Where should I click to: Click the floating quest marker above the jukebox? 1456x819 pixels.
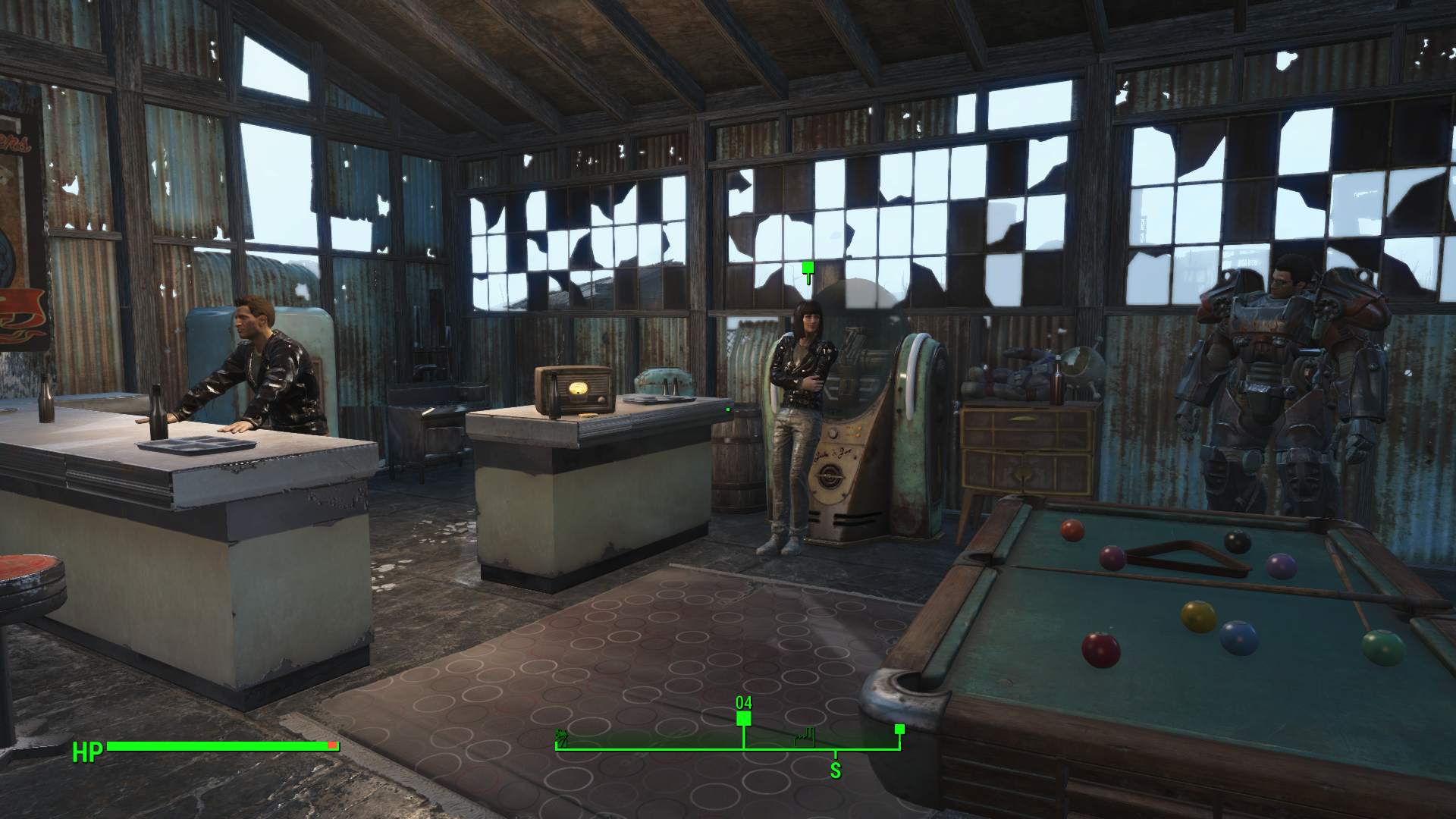[x=808, y=268]
